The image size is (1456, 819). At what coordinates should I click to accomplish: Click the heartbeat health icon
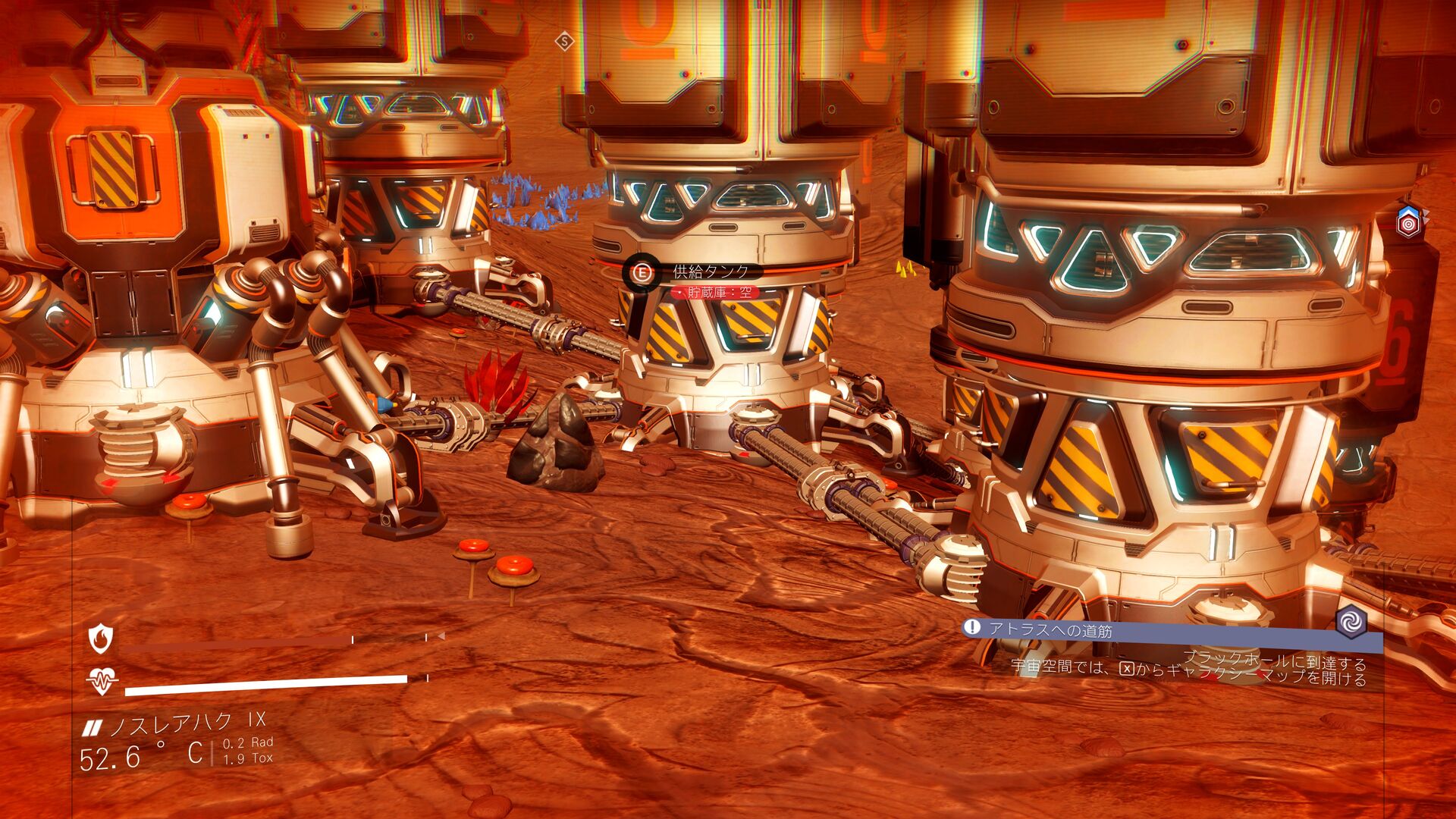point(102,680)
